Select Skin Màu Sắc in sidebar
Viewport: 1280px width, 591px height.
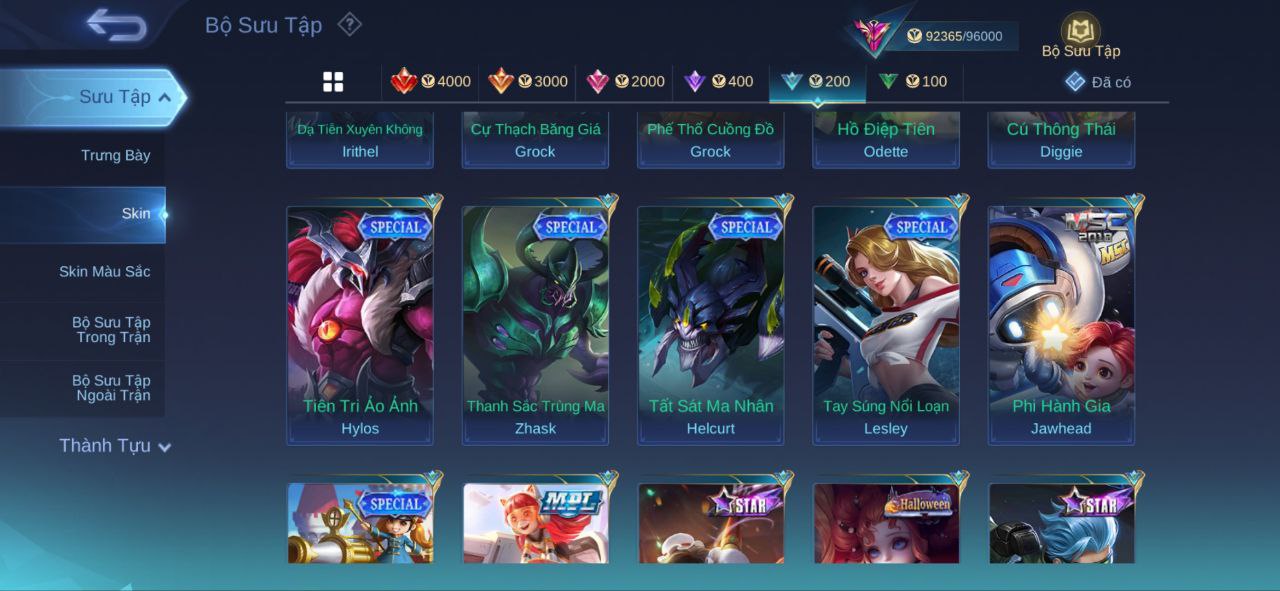[x=104, y=271]
